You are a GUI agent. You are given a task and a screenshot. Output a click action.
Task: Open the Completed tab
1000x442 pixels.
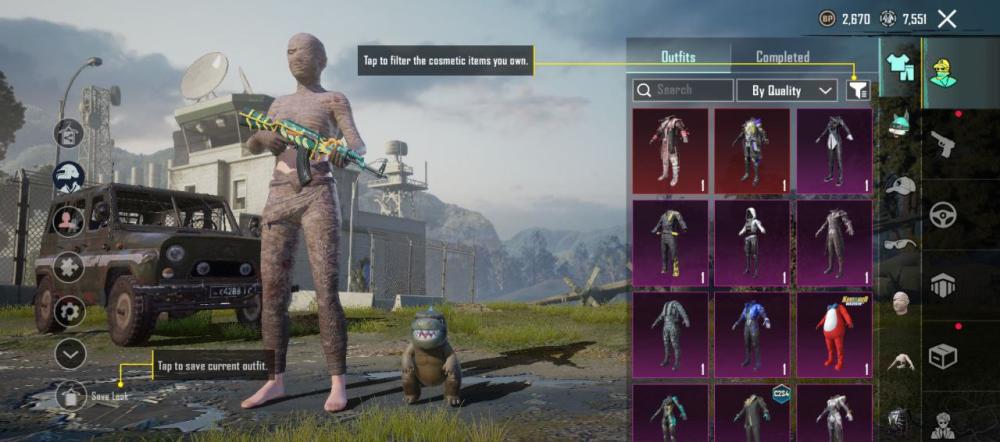[782, 57]
